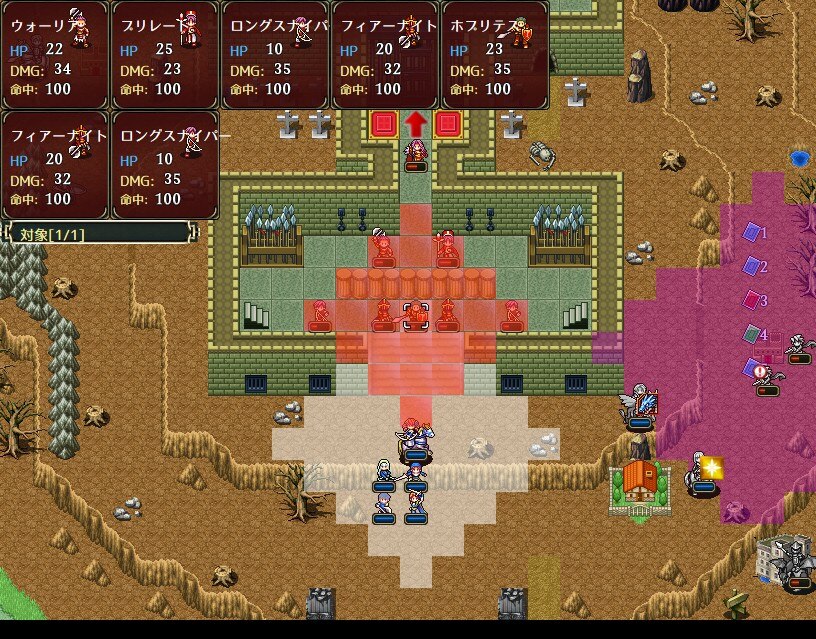Screen dimensions: 816x639
Task: Select the ブリレード enemy info panel
Action: 165,55
